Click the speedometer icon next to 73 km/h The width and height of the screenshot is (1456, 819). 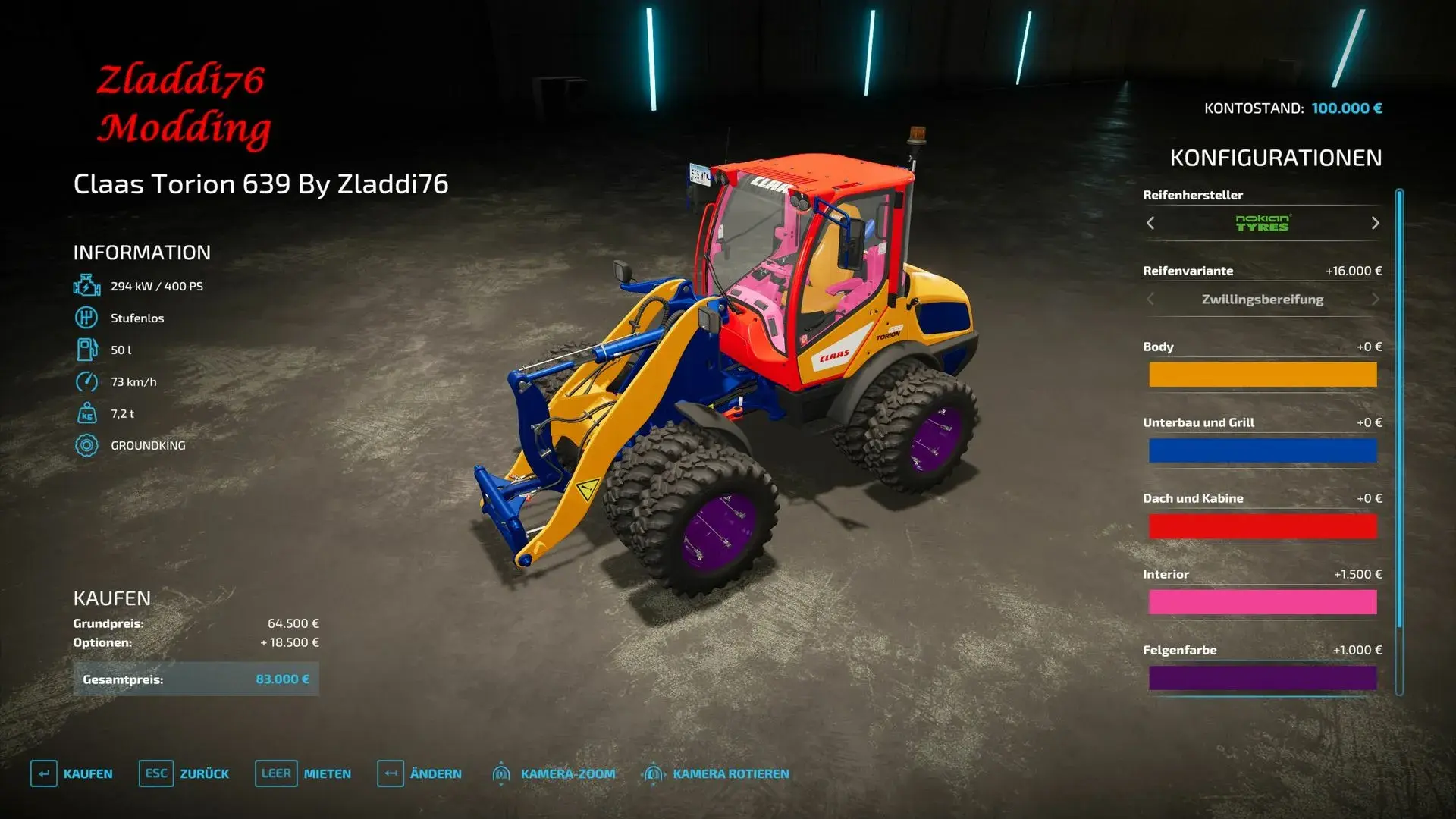pyautogui.click(x=86, y=381)
